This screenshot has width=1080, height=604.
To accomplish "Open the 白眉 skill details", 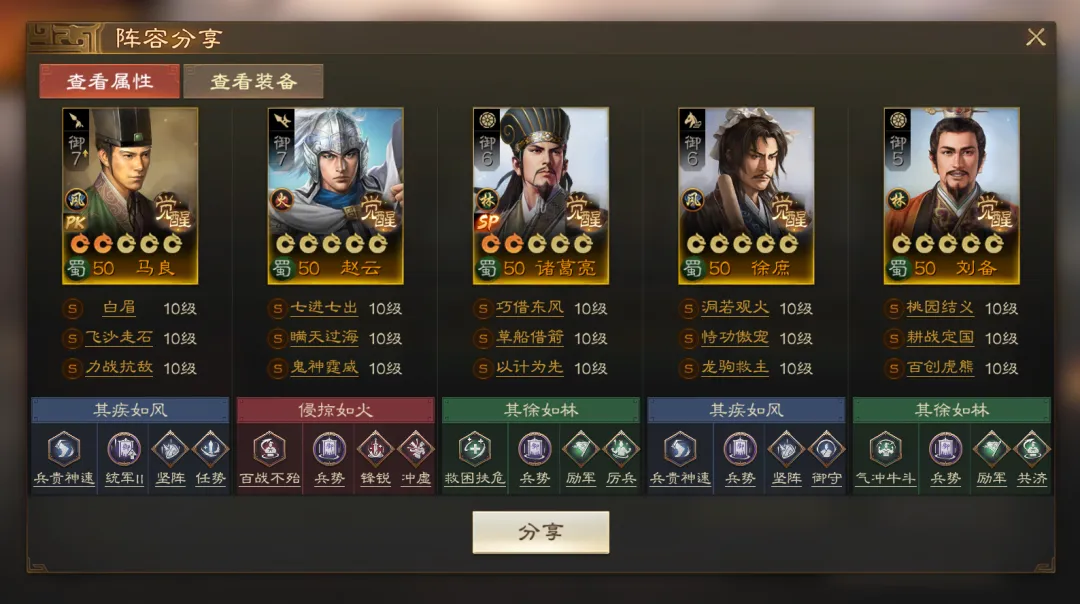I will (118, 308).
